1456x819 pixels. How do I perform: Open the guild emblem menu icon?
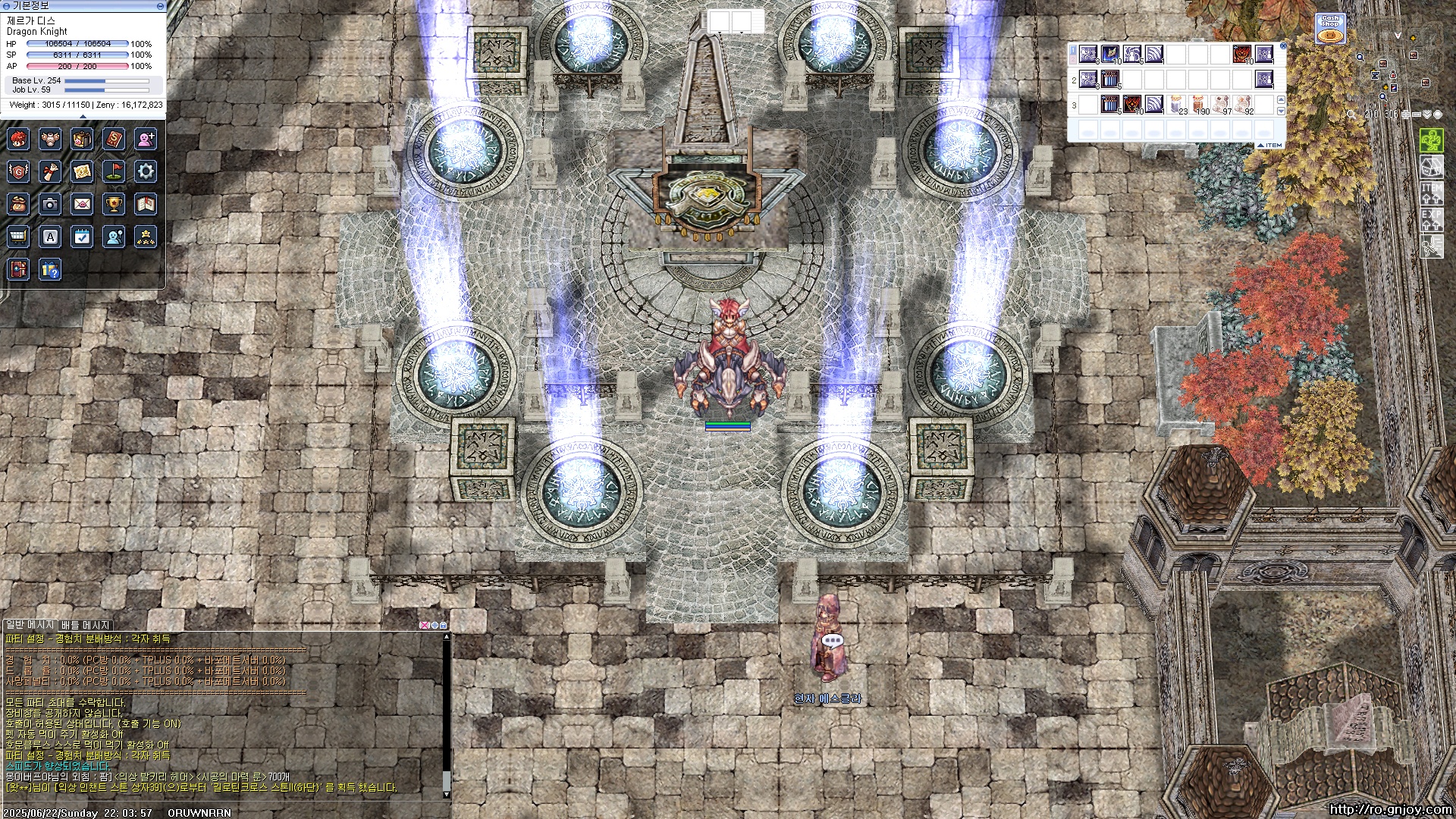tap(18, 171)
